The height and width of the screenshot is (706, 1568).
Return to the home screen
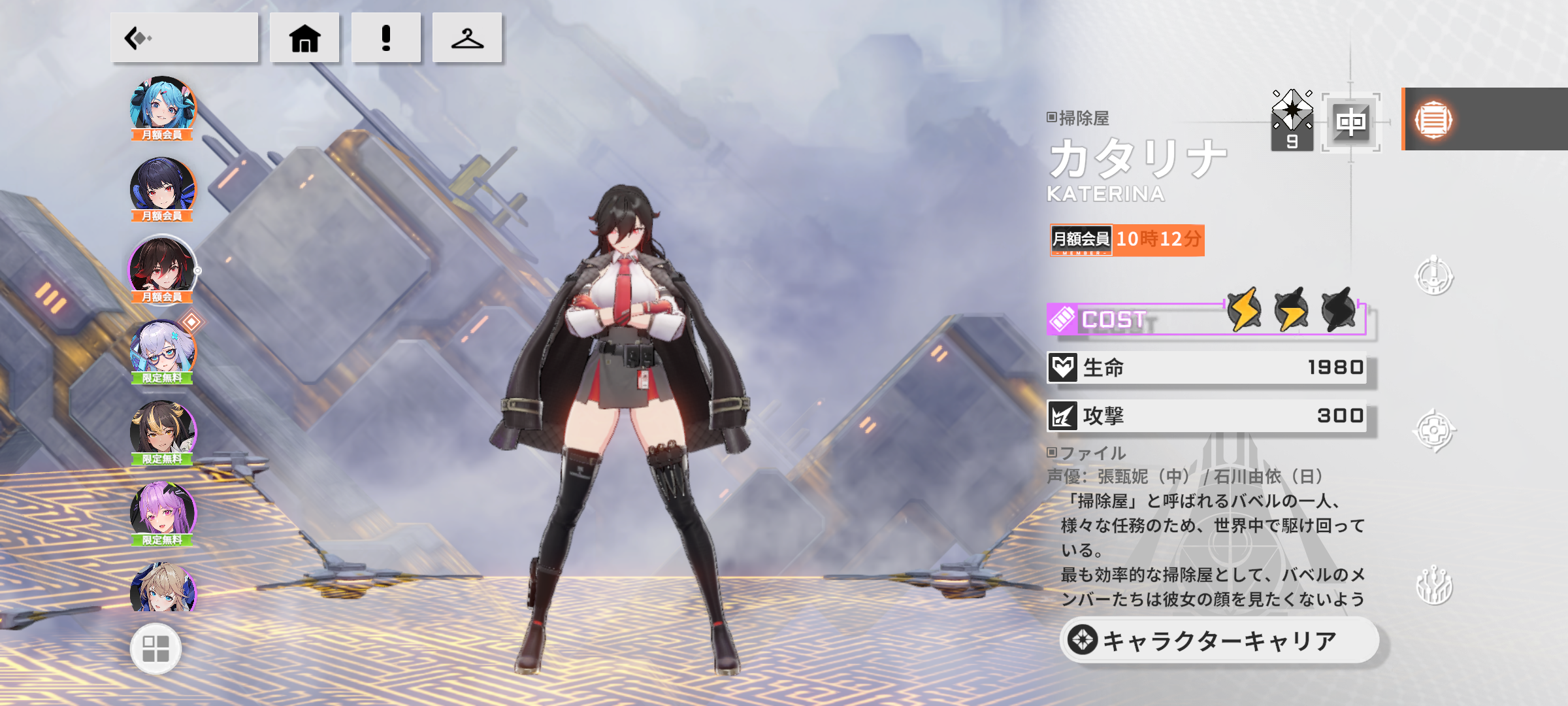coord(304,38)
